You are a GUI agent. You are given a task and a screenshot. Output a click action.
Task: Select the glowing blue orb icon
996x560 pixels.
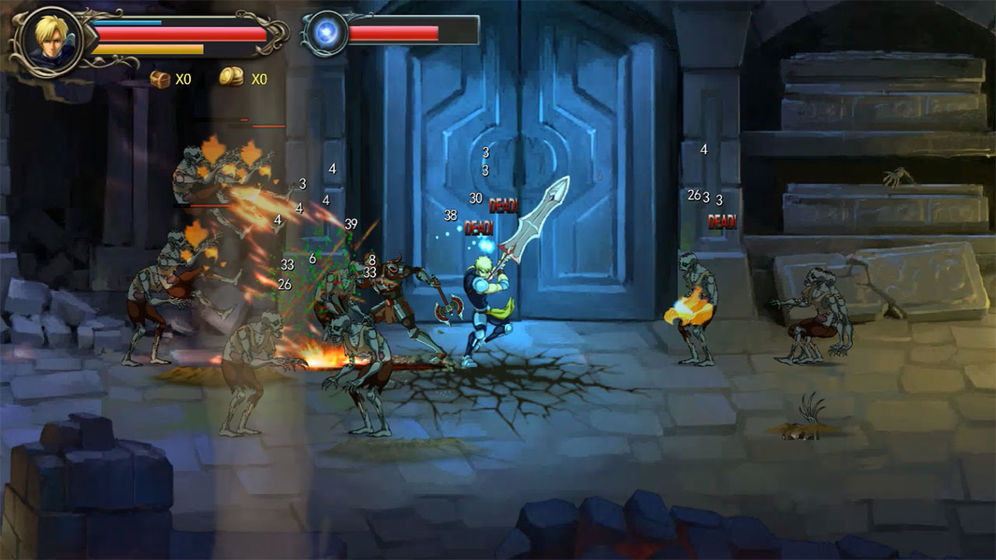[326, 33]
